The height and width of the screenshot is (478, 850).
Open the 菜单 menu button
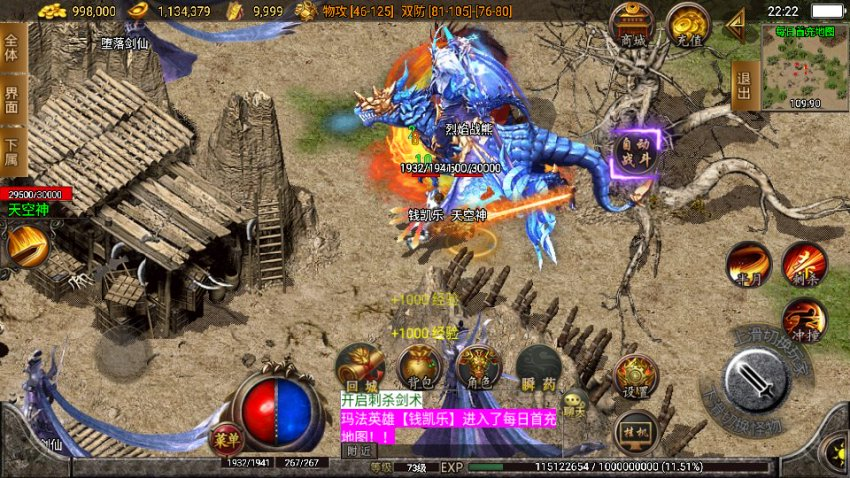(225, 438)
